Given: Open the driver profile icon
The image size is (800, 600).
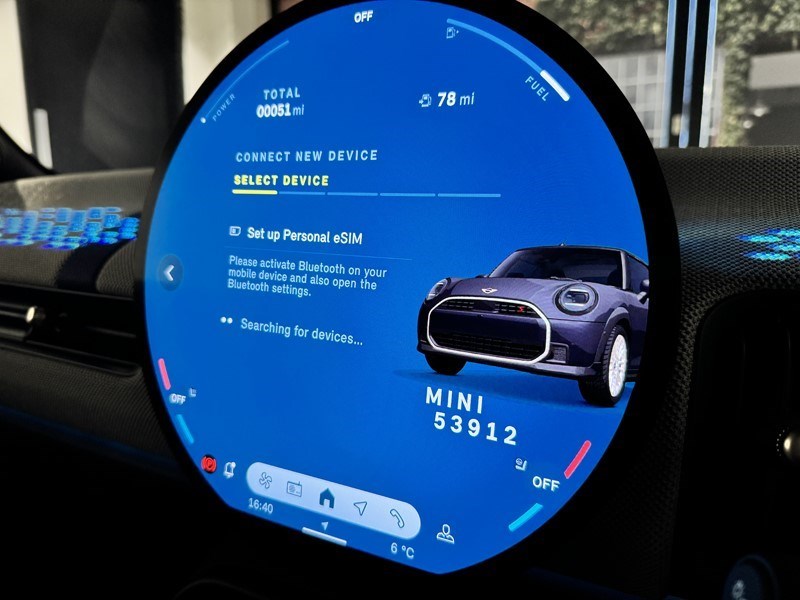Looking at the screenshot, I should (445, 533).
